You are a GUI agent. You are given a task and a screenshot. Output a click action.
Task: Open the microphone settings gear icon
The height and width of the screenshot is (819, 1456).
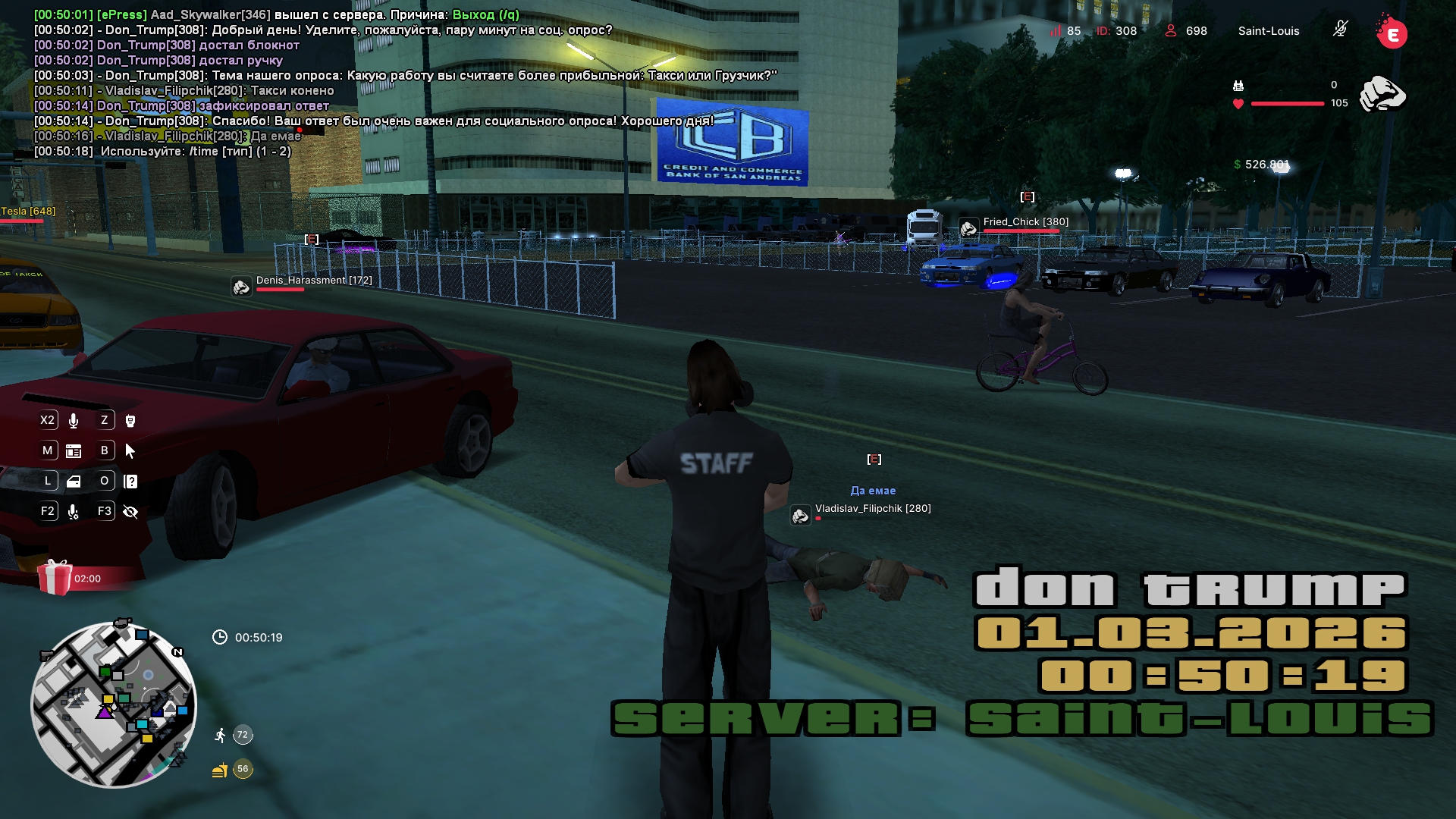(x=74, y=512)
